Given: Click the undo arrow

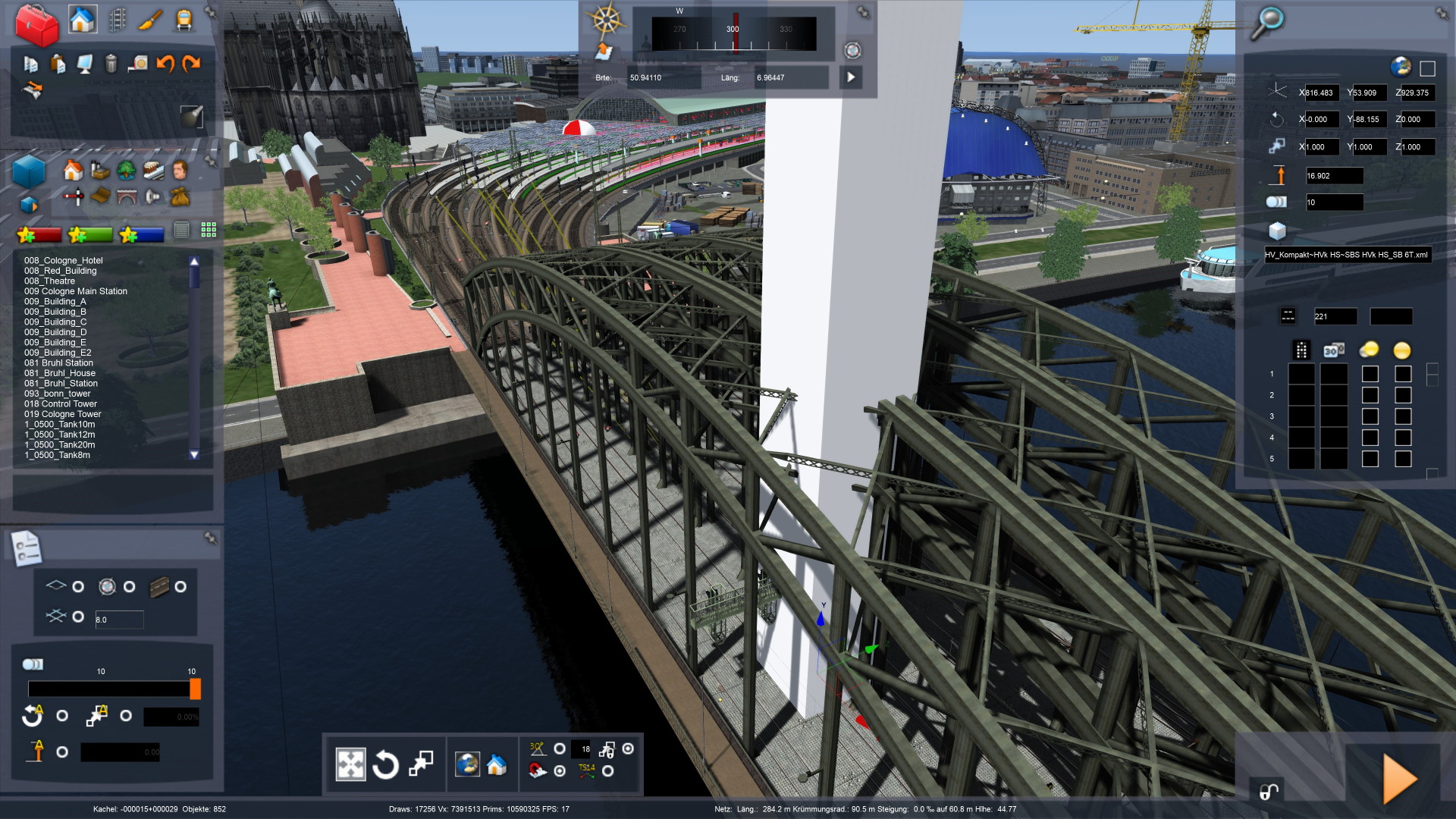Looking at the screenshot, I should click(x=165, y=64).
